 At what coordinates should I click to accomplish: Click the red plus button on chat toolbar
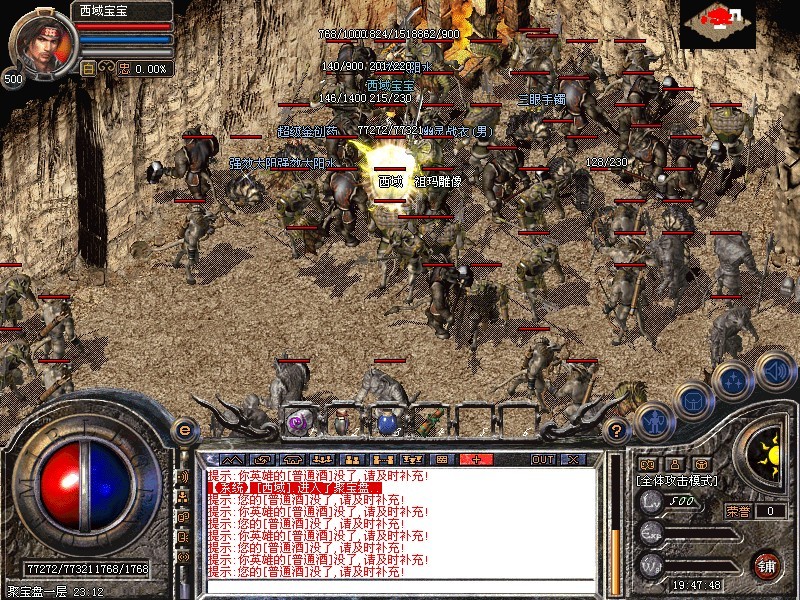(x=476, y=459)
